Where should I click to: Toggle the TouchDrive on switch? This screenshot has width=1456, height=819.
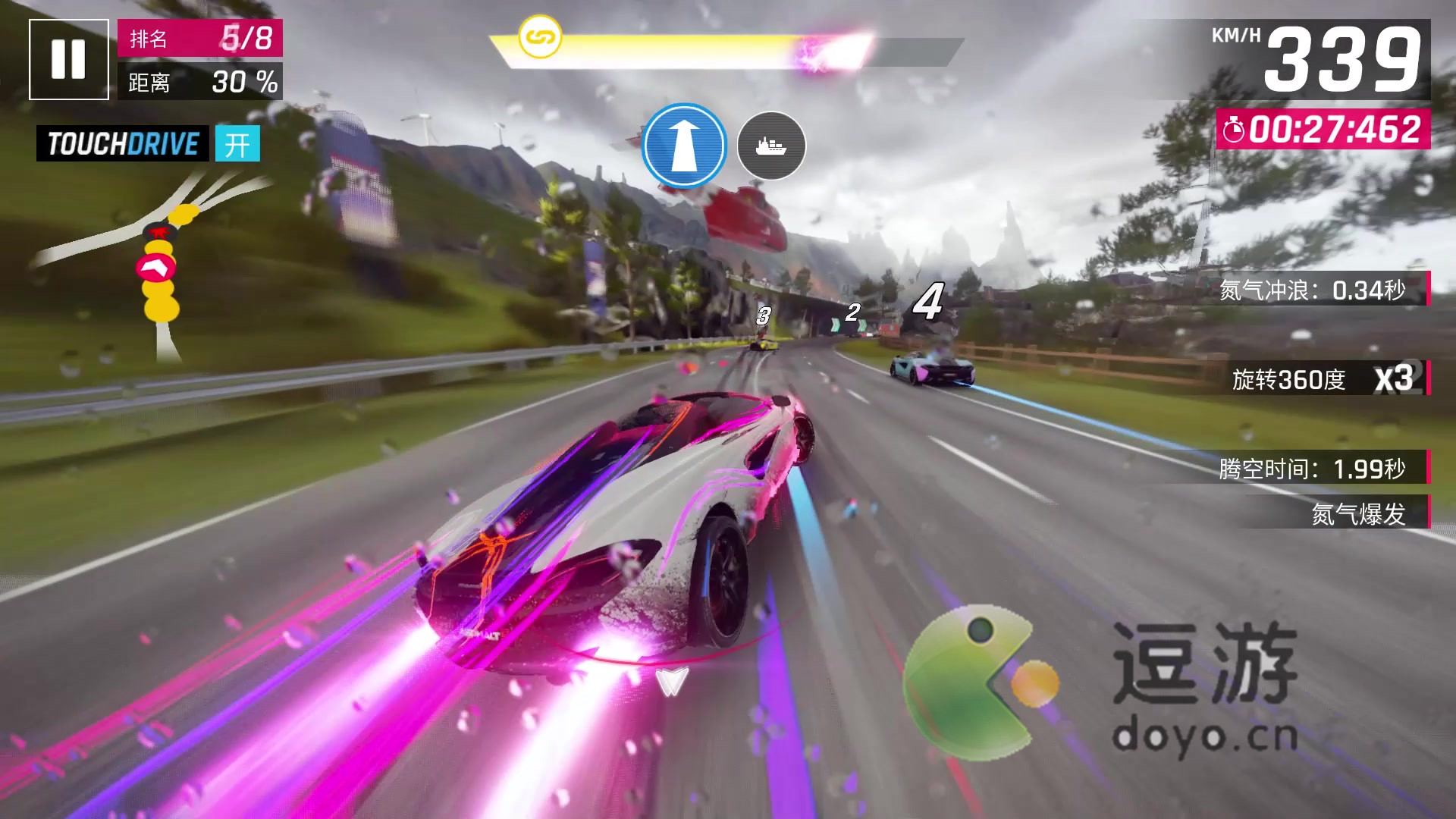(x=237, y=143)
